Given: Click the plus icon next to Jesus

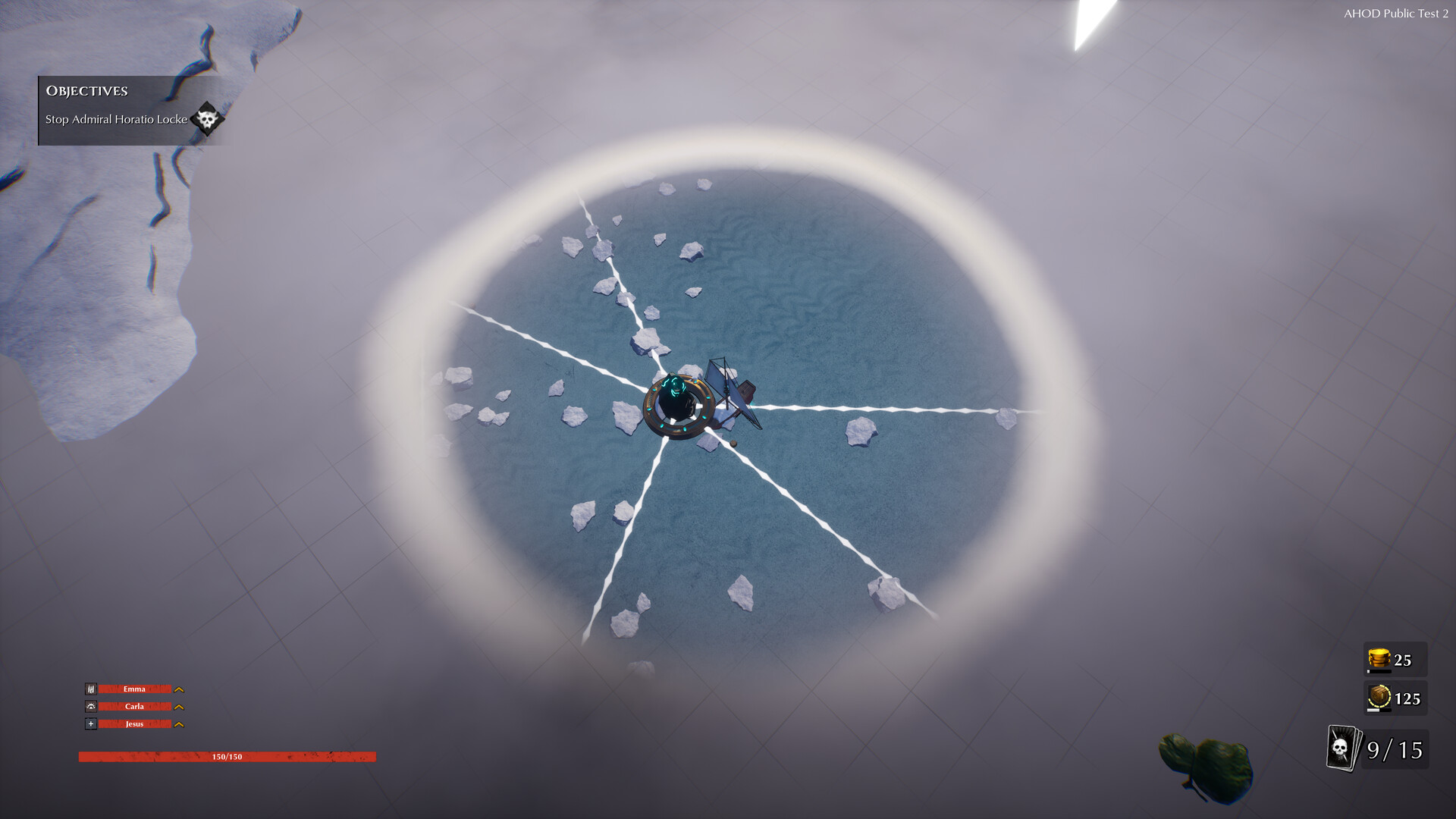Looking at the screenshot, I should [x=91, y=724].
